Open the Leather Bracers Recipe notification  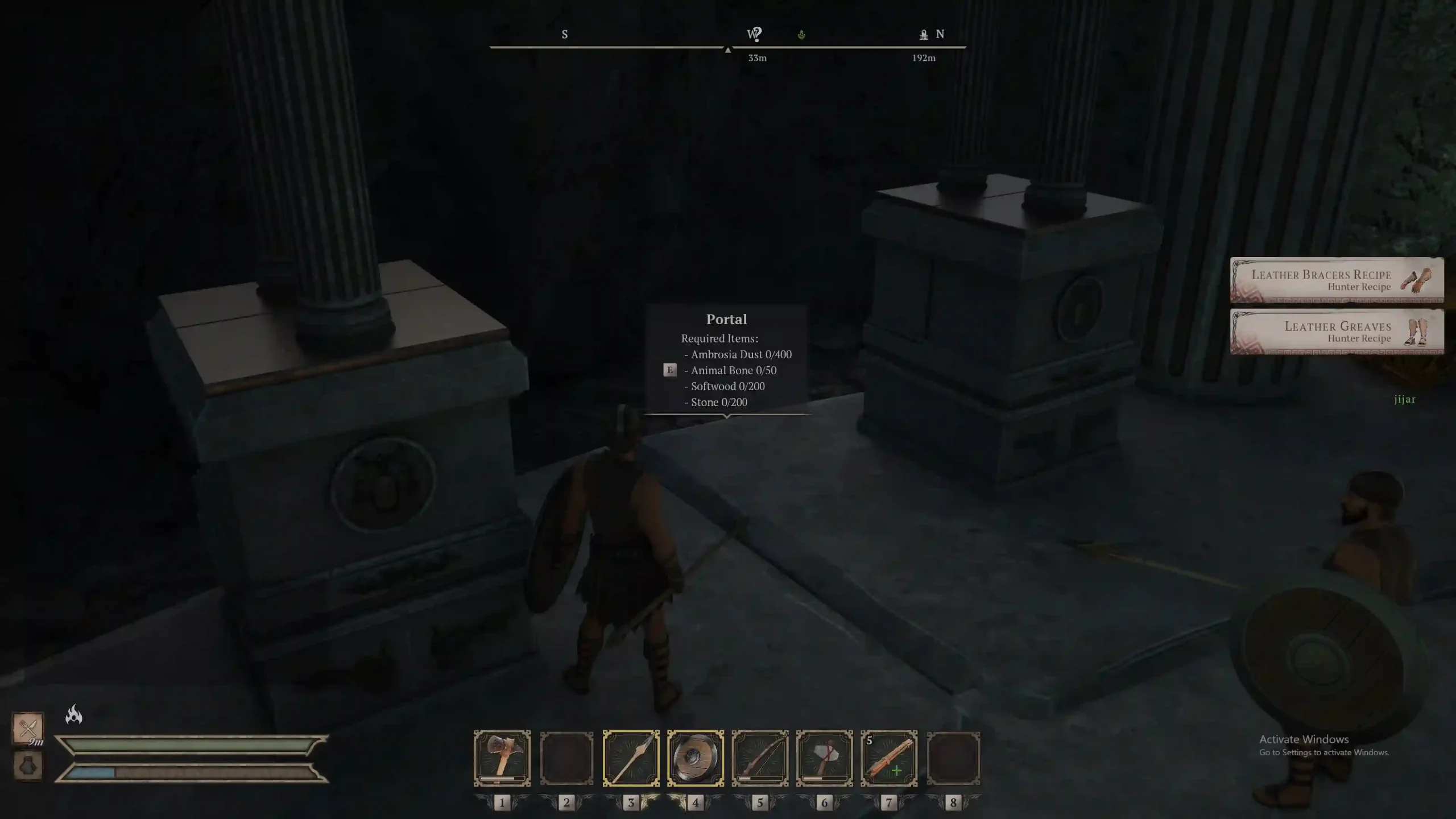1337,280
